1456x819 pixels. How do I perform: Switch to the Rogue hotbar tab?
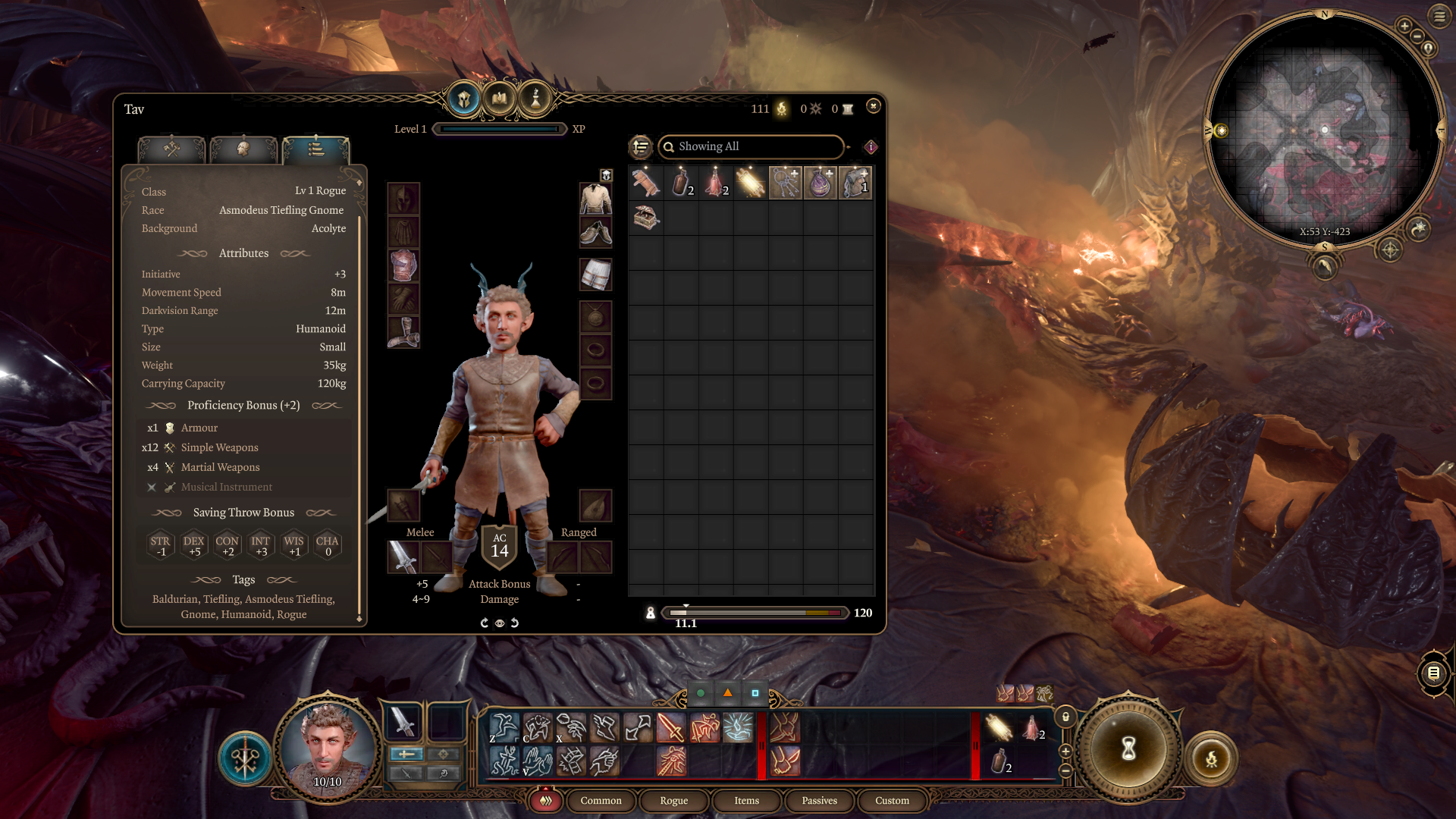(x=673, y=801)
